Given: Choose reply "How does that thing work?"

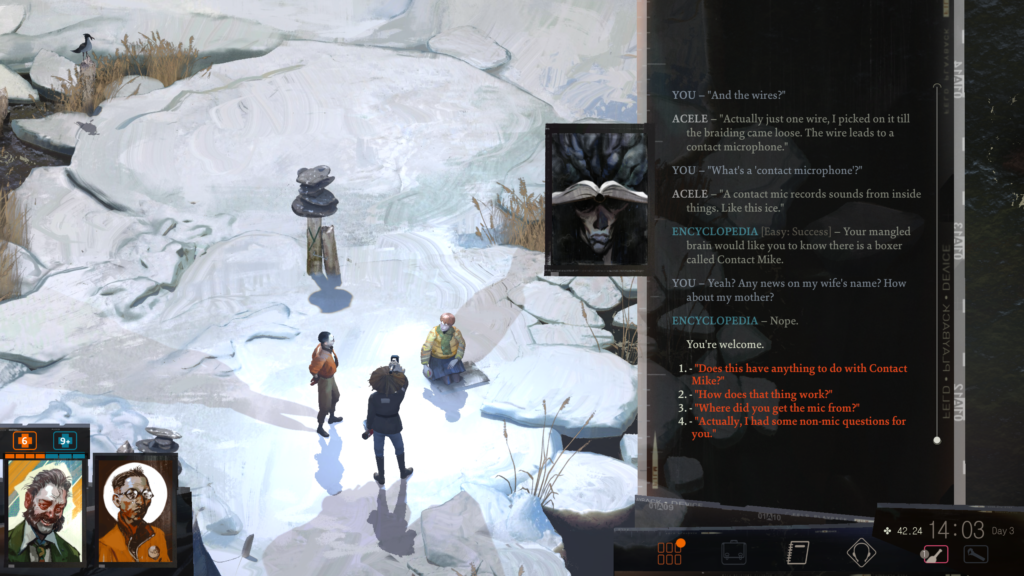Looking at the screenshot, I should [x=763, y=395].
